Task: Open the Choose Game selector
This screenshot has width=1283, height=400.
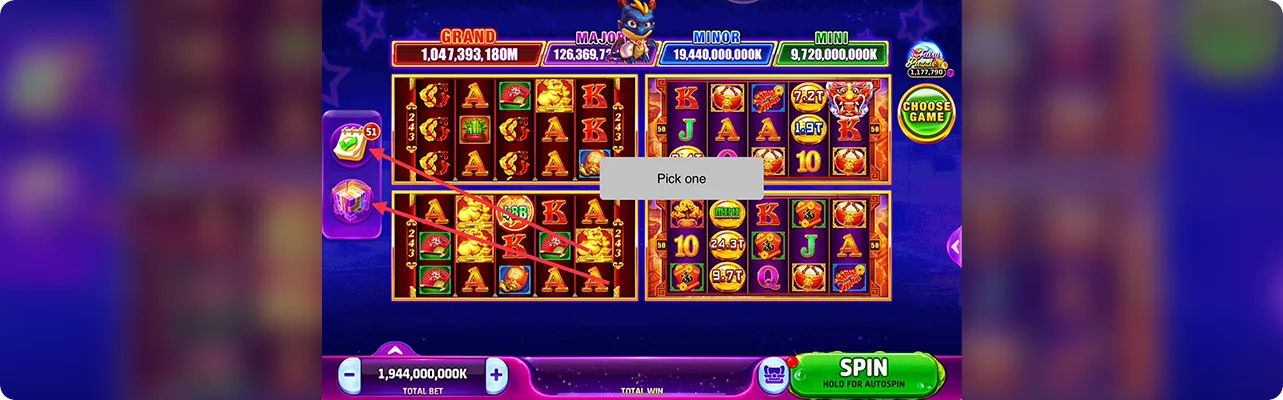Action: click(x=926, y=112)
